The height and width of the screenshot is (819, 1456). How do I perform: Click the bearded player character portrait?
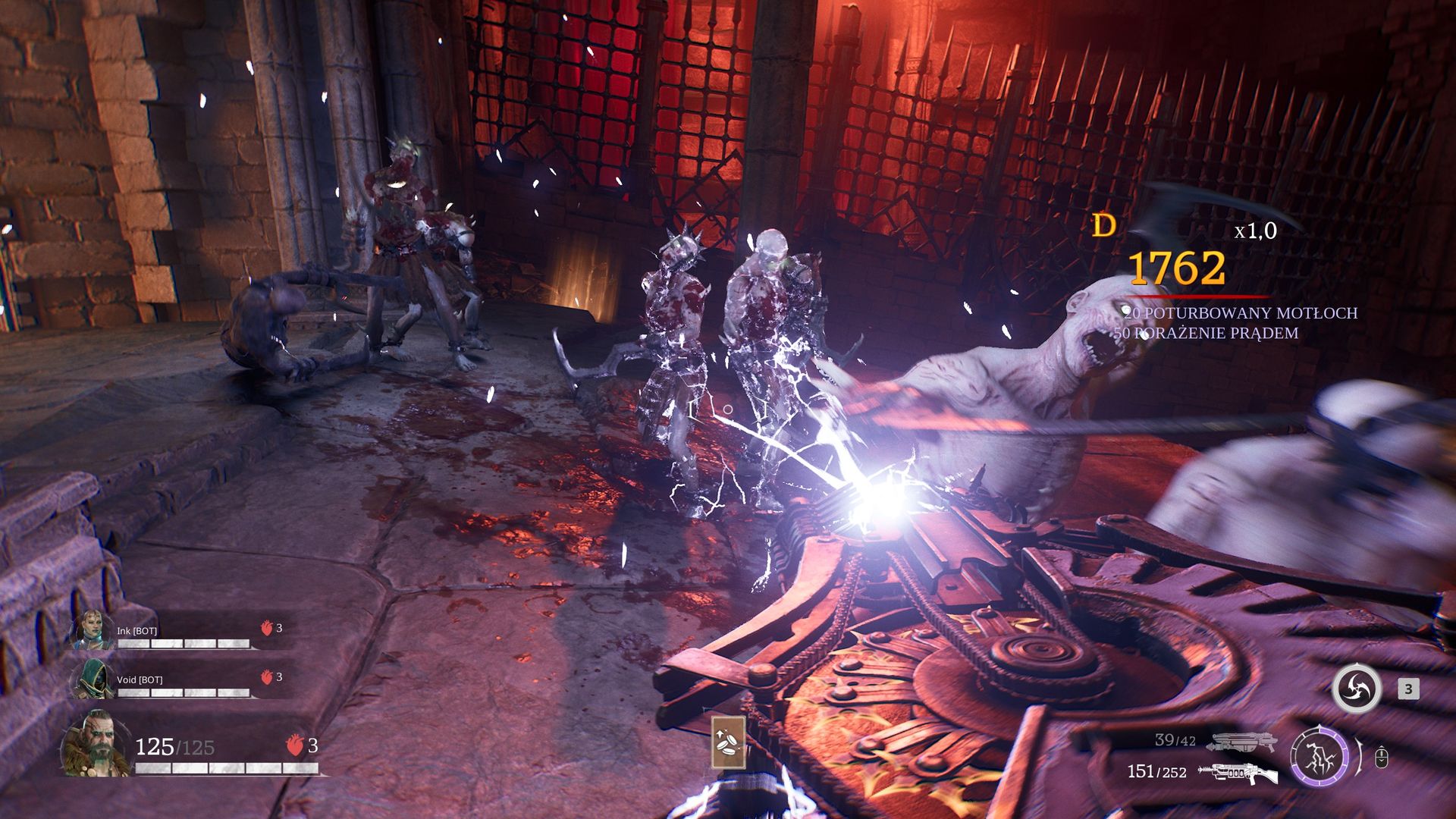click(96, 745)
